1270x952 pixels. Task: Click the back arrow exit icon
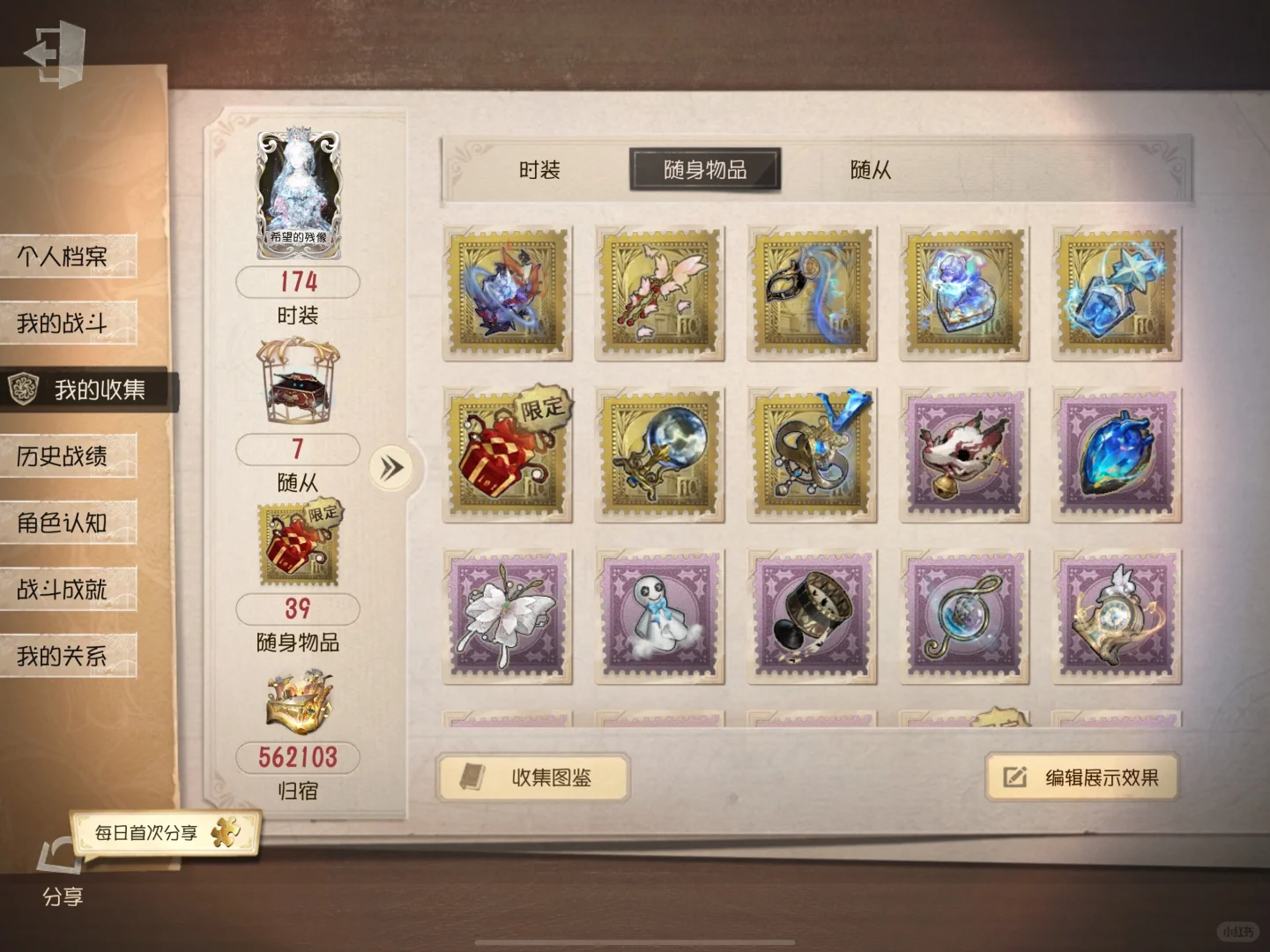[x=55, y=53]
